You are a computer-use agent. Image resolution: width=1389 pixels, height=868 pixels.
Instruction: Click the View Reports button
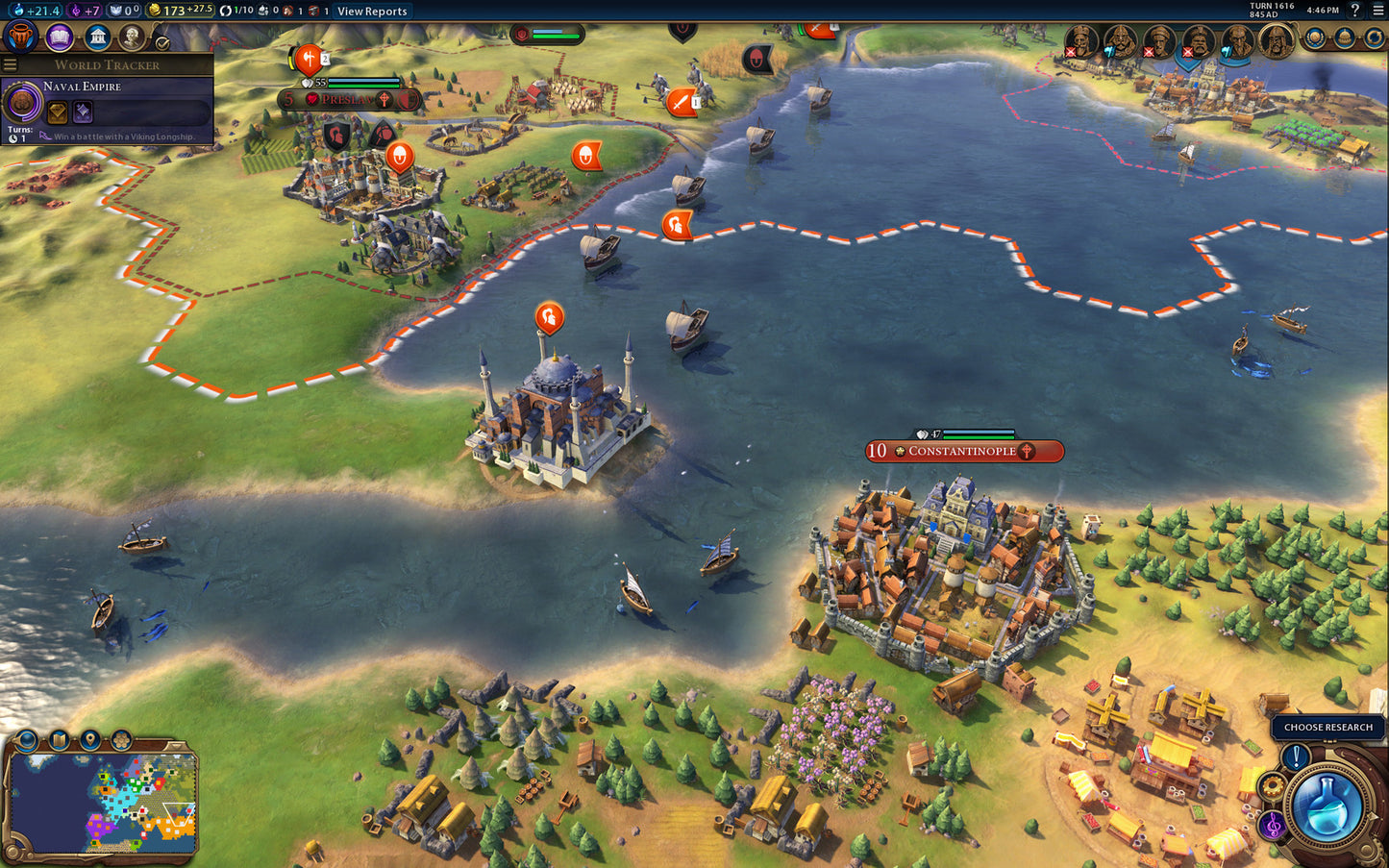[x=375, y=12]
